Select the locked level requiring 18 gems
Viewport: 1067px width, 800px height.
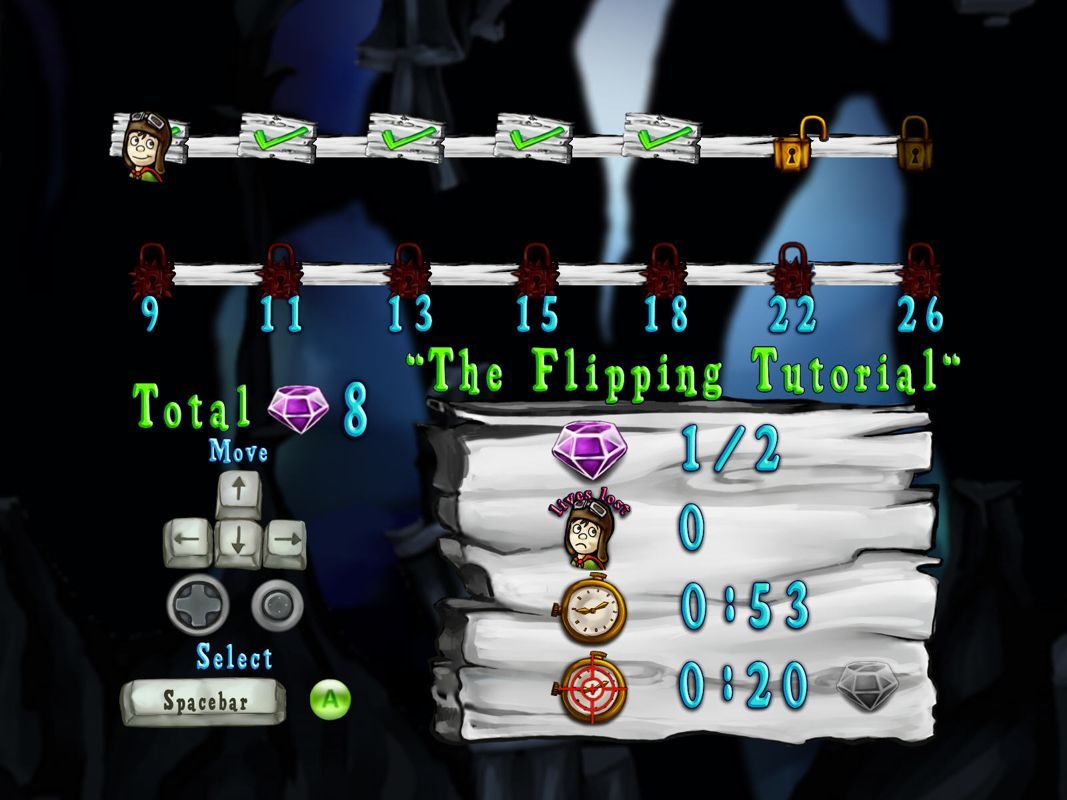click(x=664, y=272)
